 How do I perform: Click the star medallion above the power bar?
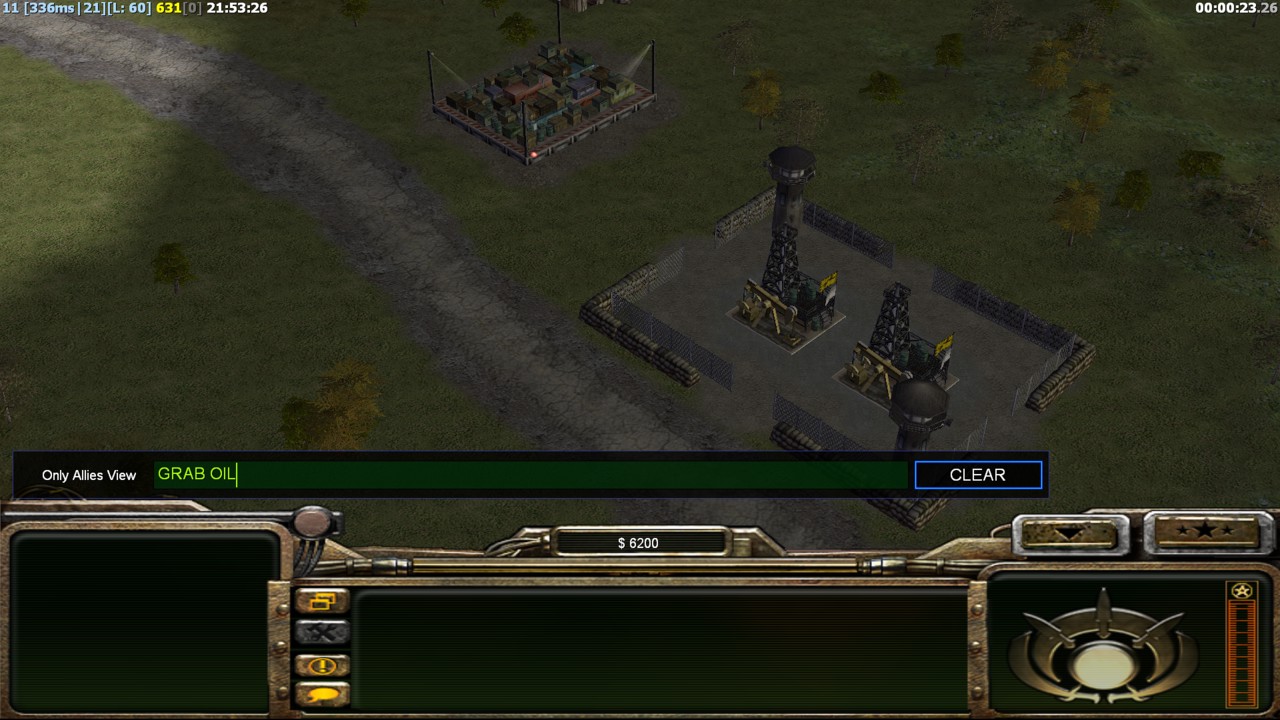coord(1242,591)
